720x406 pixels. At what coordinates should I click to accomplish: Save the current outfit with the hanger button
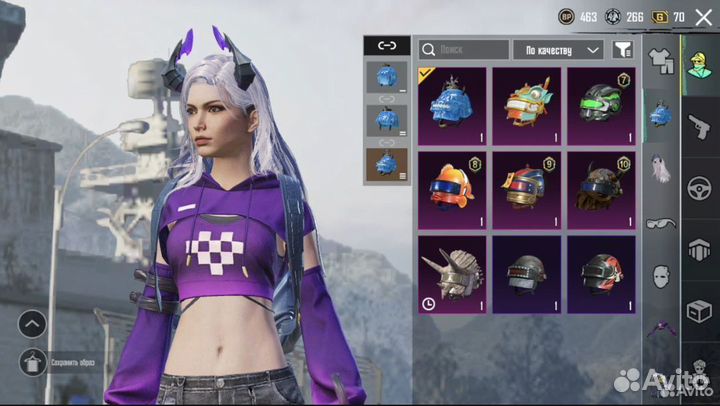pyautogui.click(x=32, y=363)
